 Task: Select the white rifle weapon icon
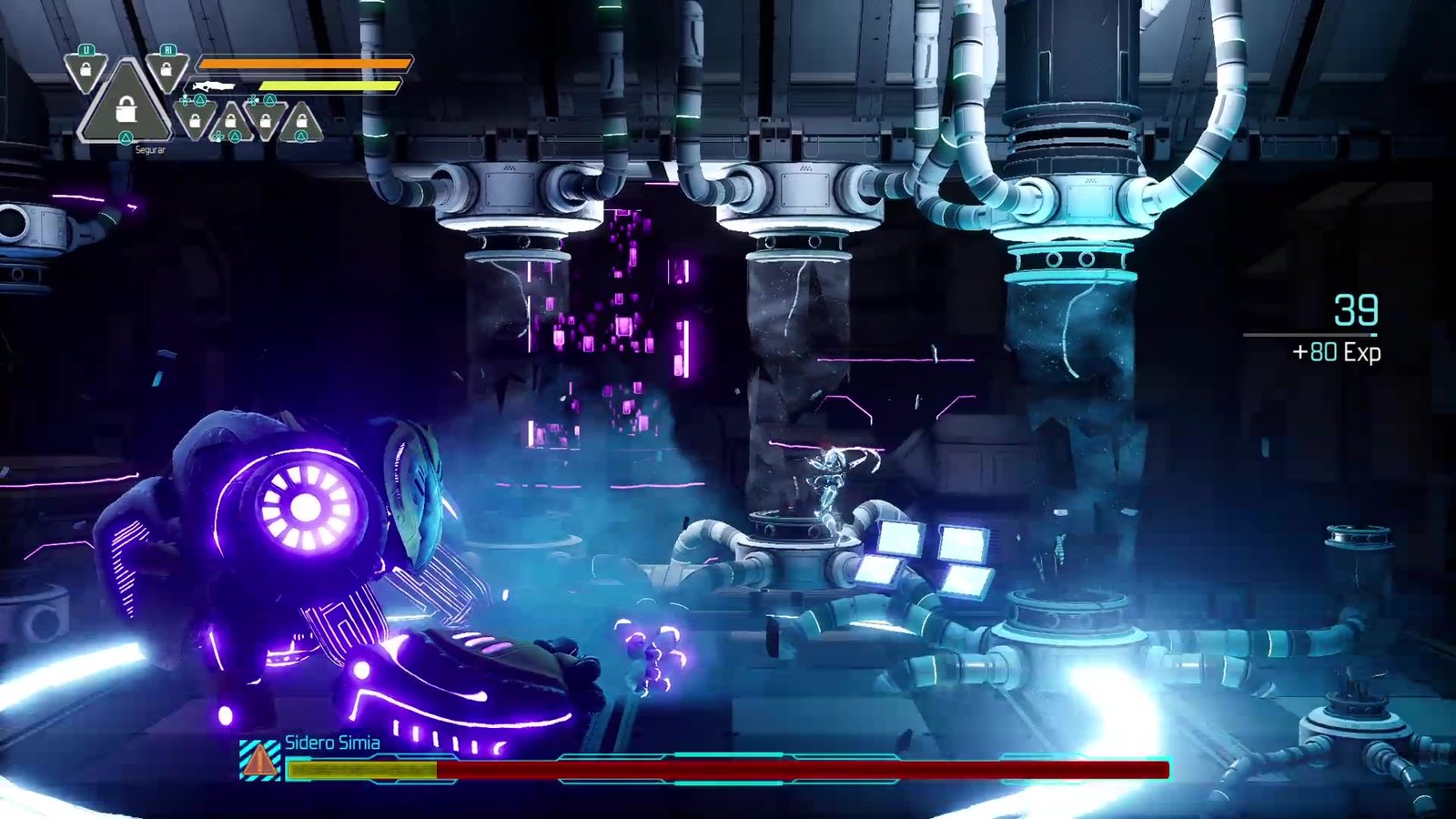click(213, 86)
